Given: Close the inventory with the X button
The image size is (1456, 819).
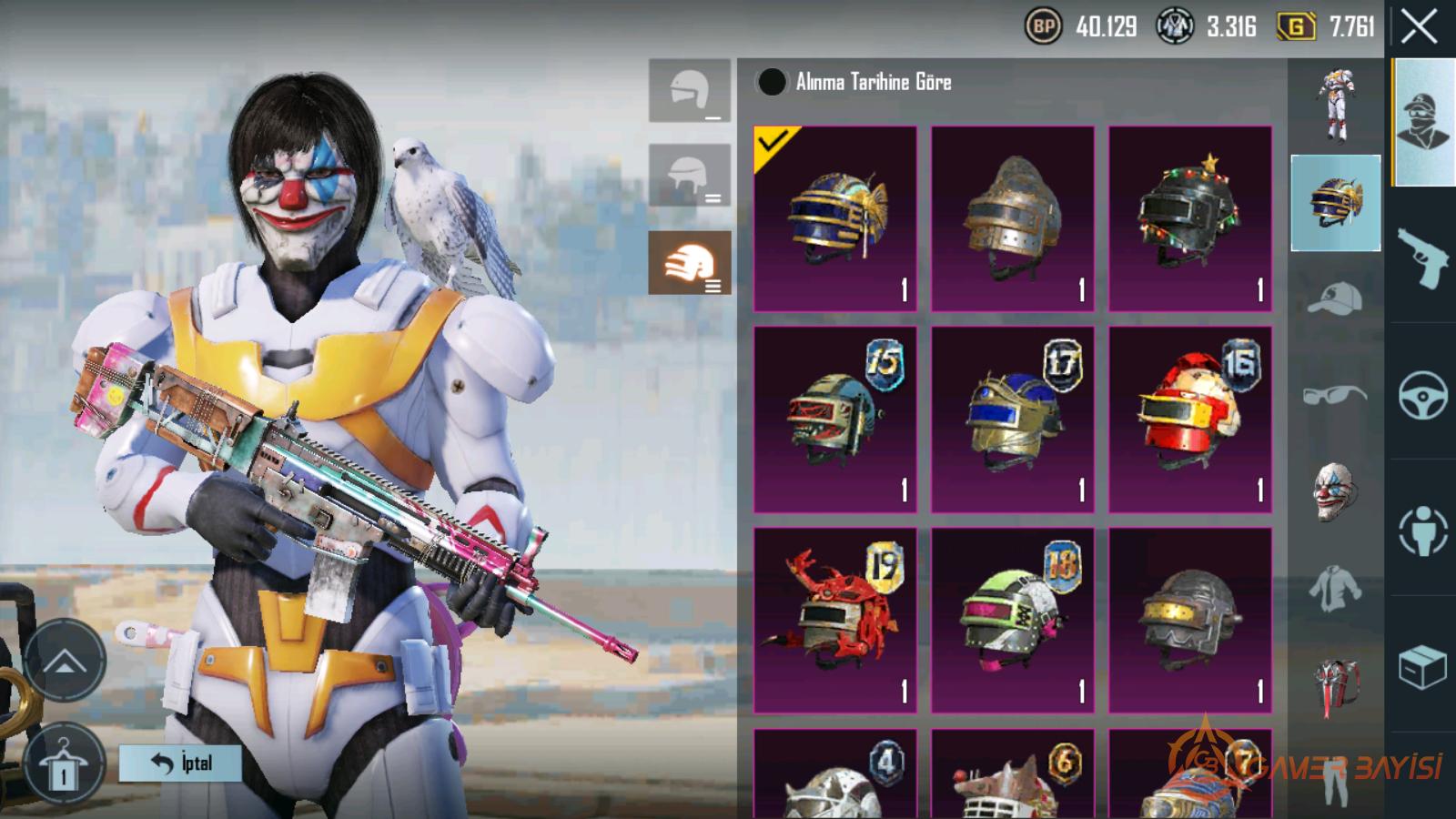Looking at the screenshot, I should point(1419,27).
